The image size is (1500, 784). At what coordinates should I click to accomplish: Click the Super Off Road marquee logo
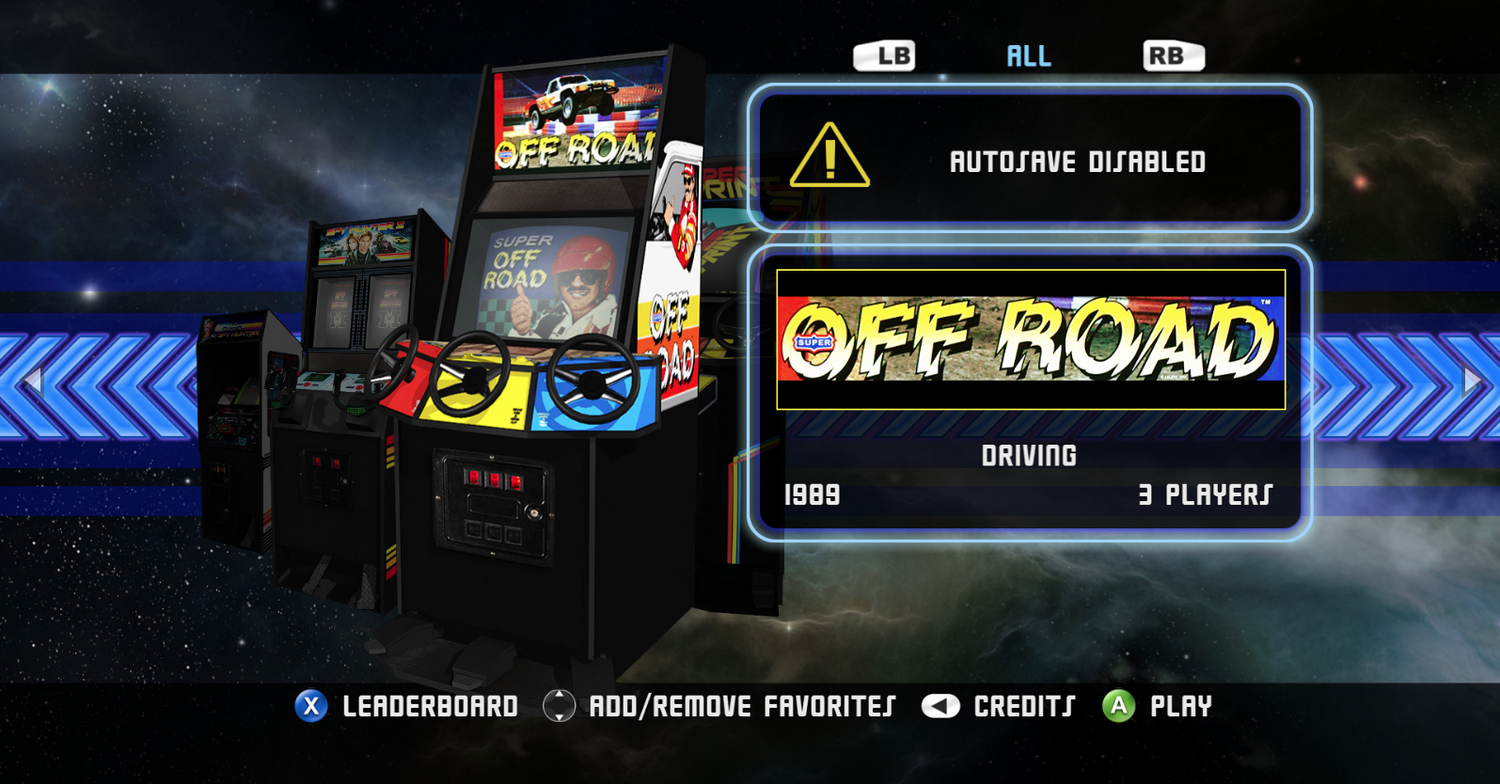(1030, 340)
